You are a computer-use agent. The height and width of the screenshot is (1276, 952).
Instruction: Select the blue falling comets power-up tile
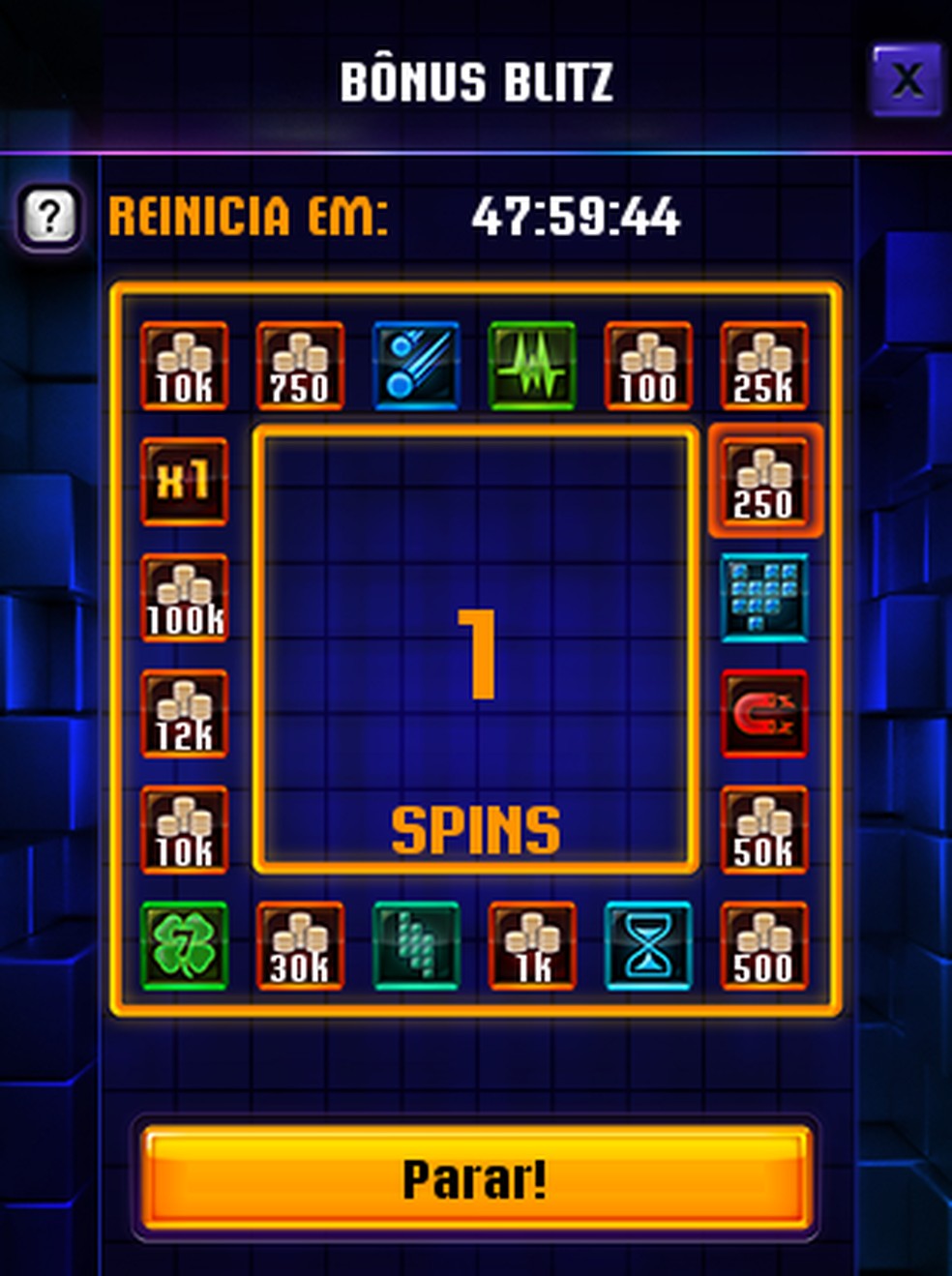click(x=416, y=366)
